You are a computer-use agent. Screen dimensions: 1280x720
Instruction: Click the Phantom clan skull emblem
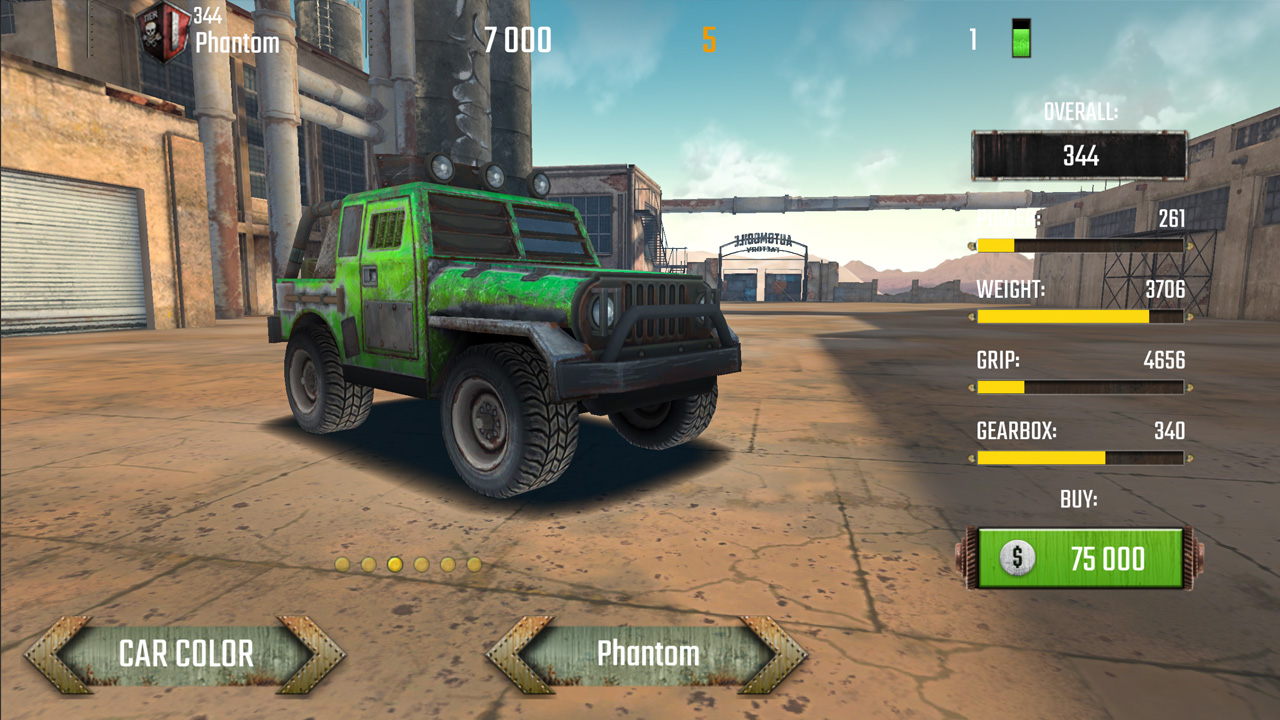160,28
